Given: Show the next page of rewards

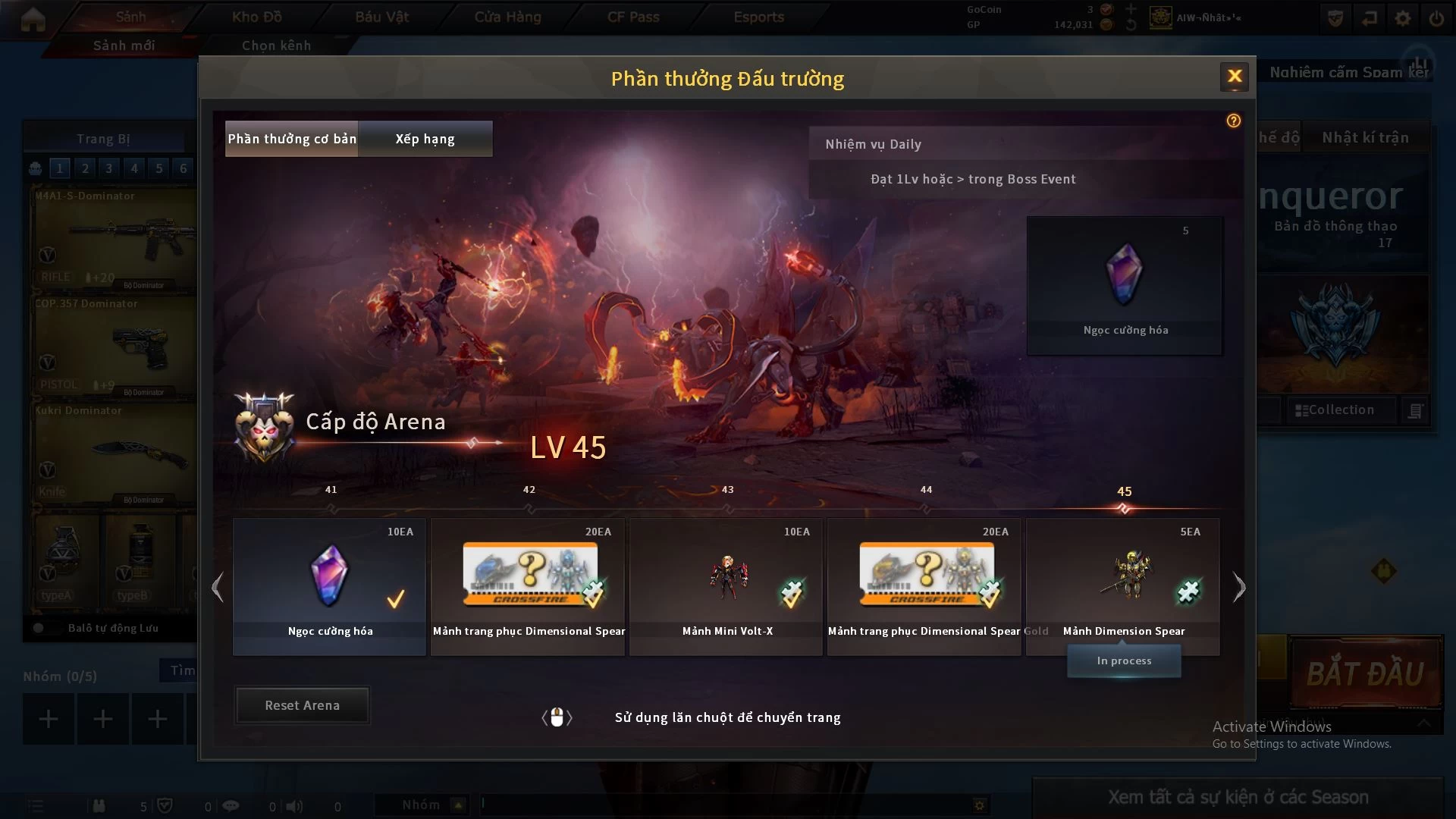Looking at the screenshot, I should [1239, 587].
